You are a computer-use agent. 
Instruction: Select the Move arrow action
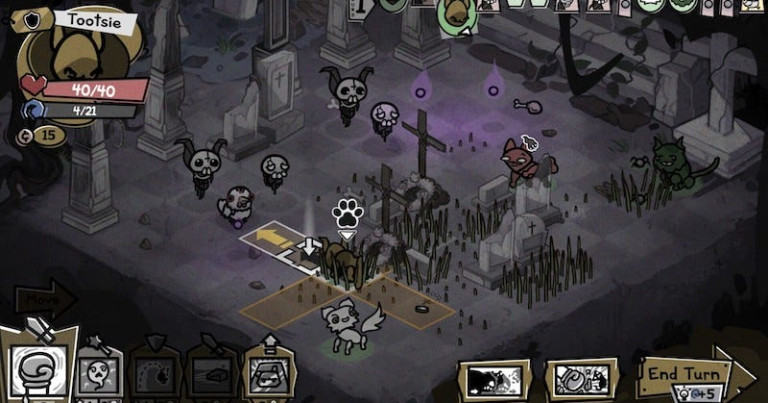45,299
